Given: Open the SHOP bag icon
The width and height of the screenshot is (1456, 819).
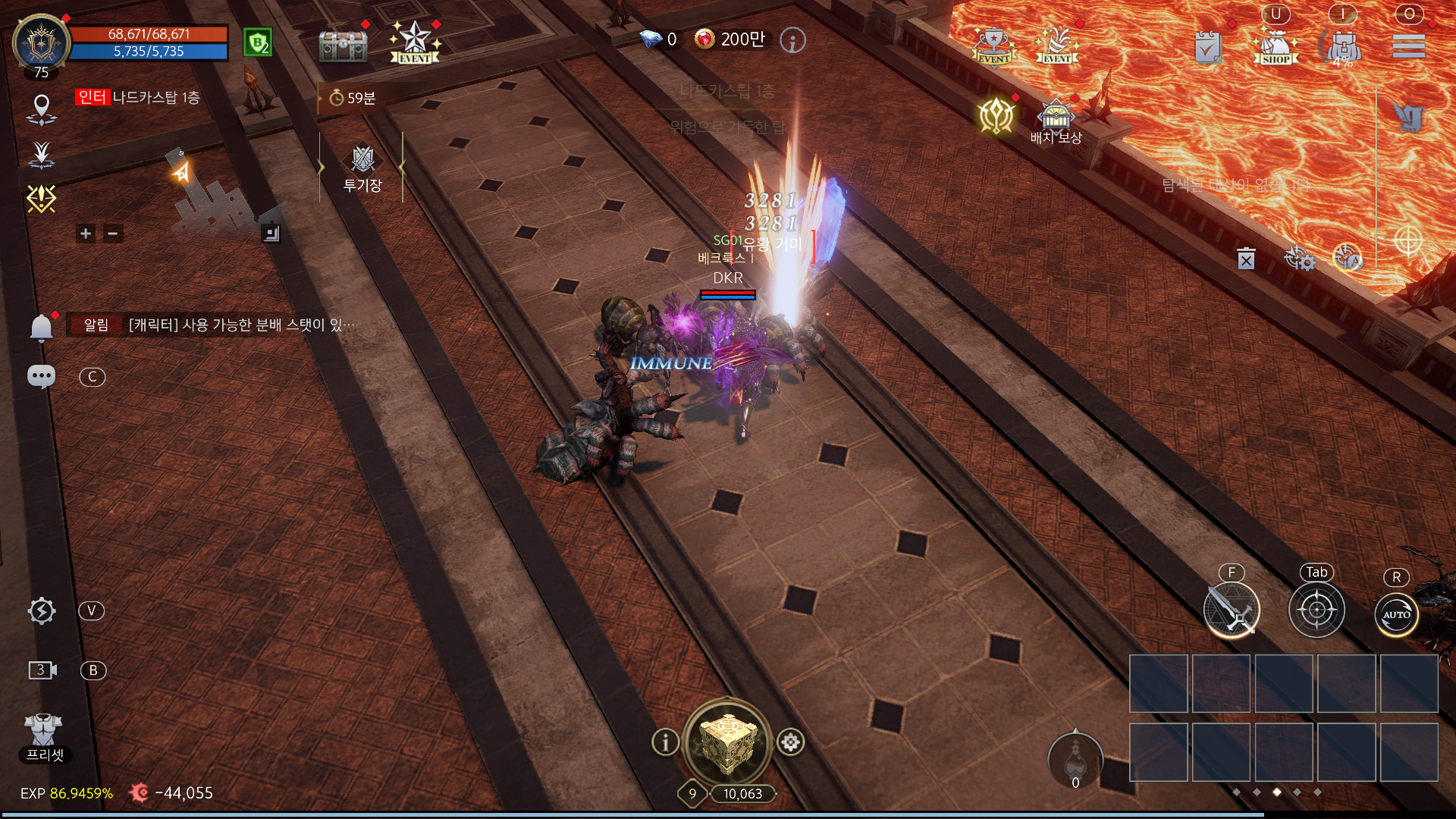Looking at the screenshot, I should point(1276,47).
